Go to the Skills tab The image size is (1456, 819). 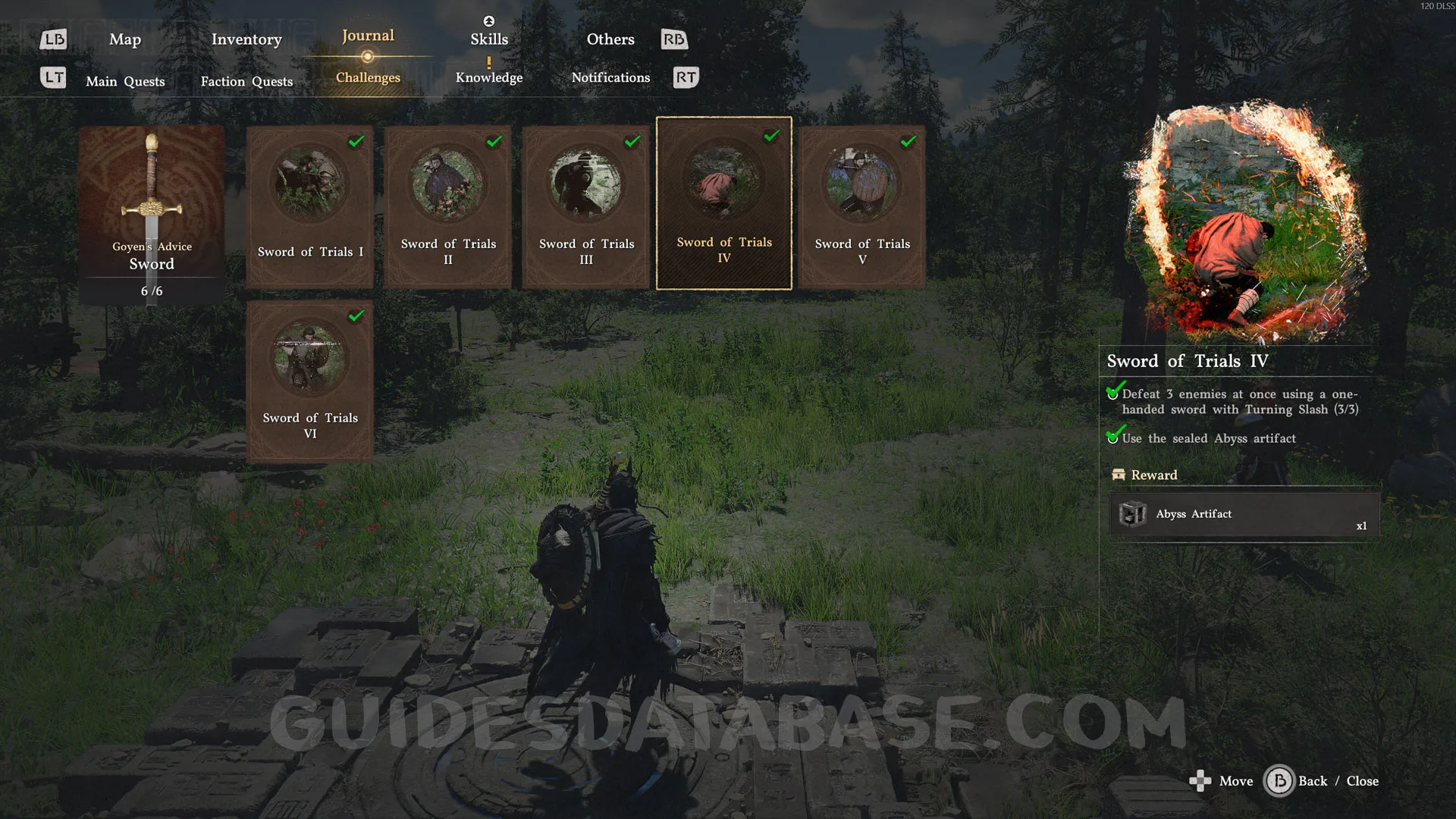[x=489, y=39]
